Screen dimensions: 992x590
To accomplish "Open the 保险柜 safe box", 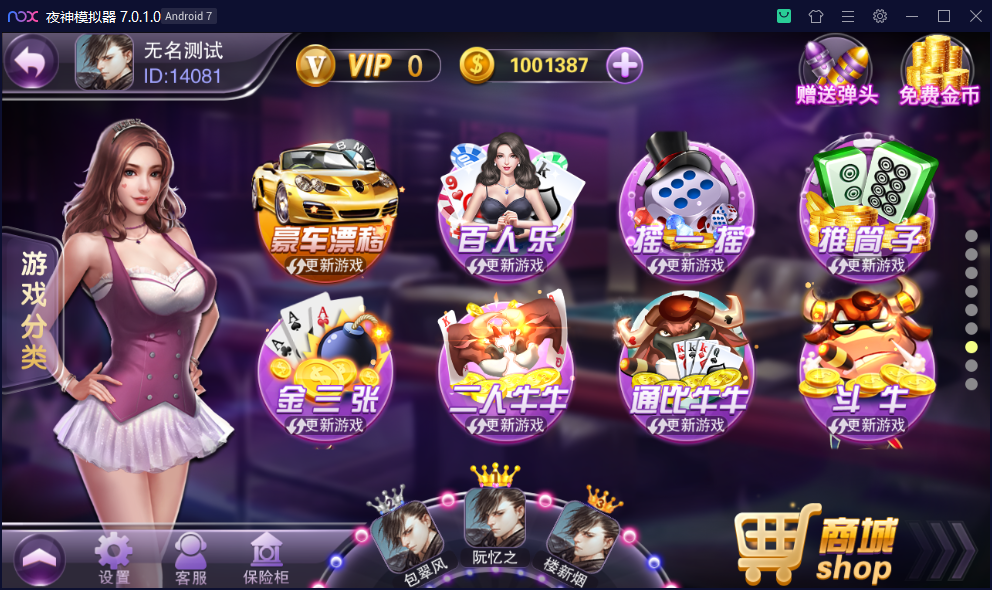I will pyautogui.click(x=266, y=558).
